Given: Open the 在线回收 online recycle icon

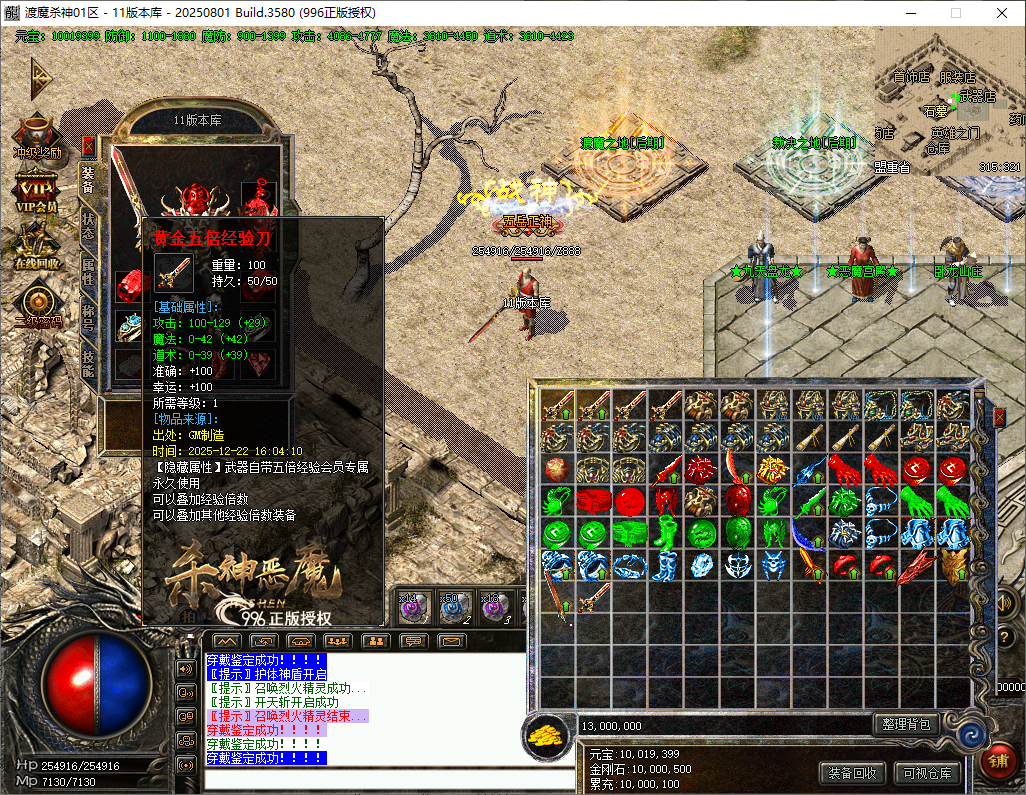Looking at the screenshot, I should point(37,246).
